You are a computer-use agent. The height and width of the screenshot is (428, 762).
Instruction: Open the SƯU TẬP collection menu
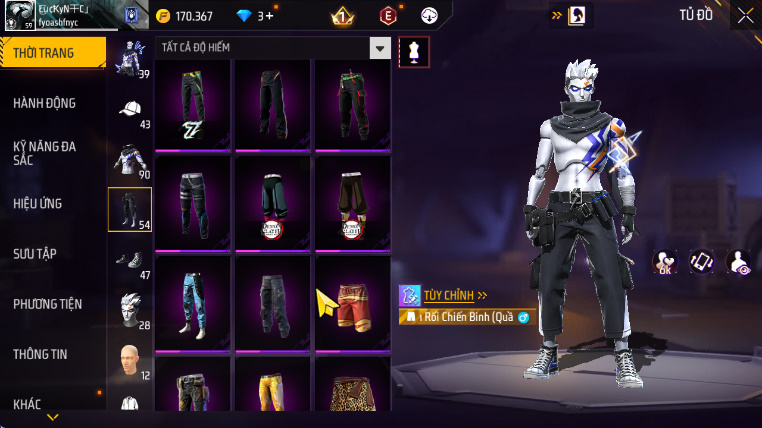click(33, 254)
